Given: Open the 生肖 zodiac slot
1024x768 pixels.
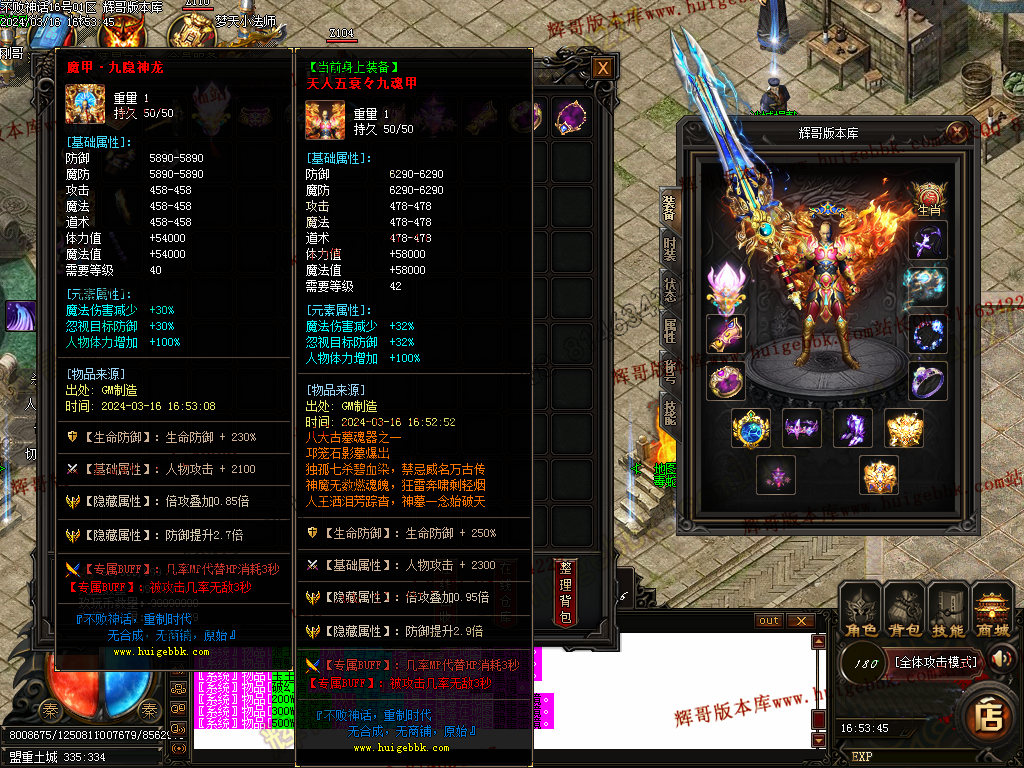Looking at the screenshot, I should [929, 200].
